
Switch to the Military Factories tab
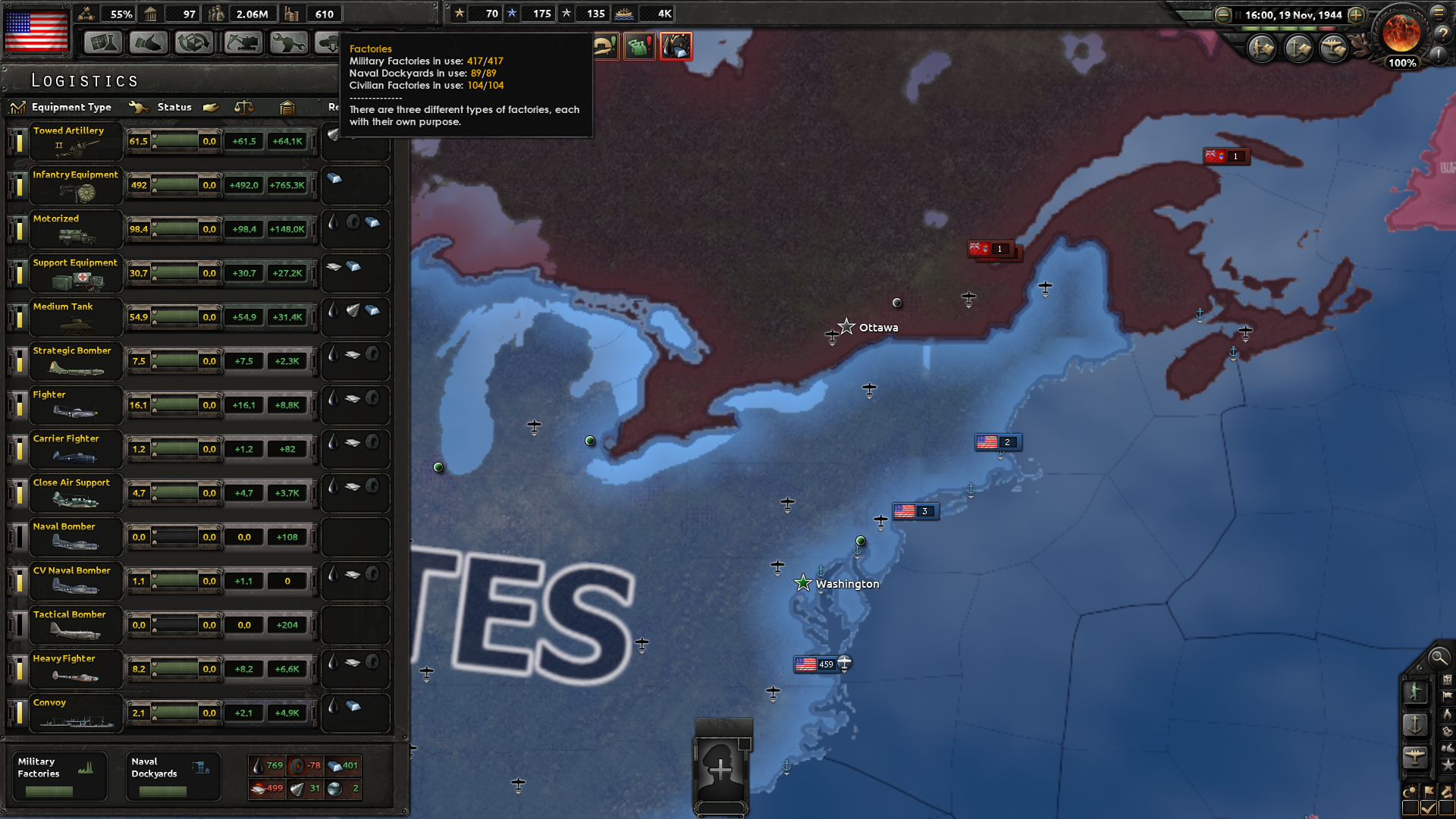point(59,775)
